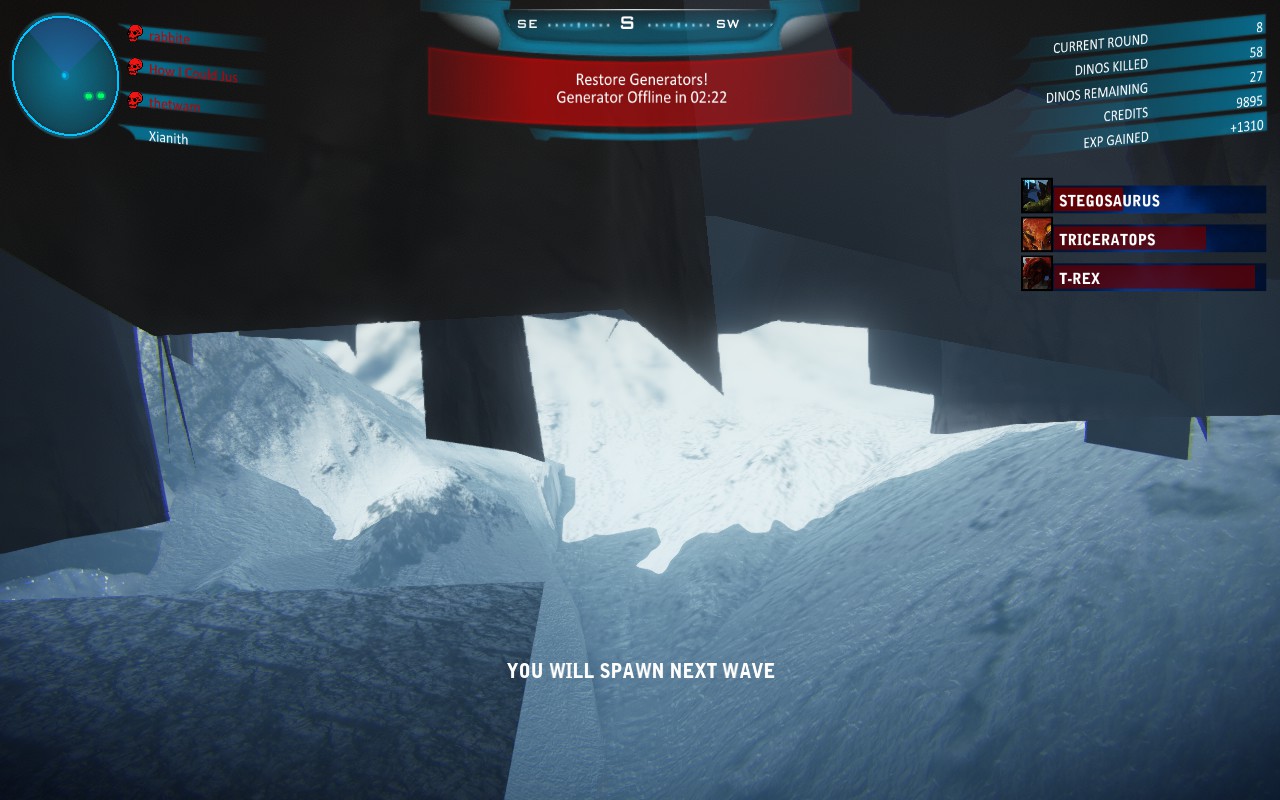Click the compass heading strip

tap(640, 23)
